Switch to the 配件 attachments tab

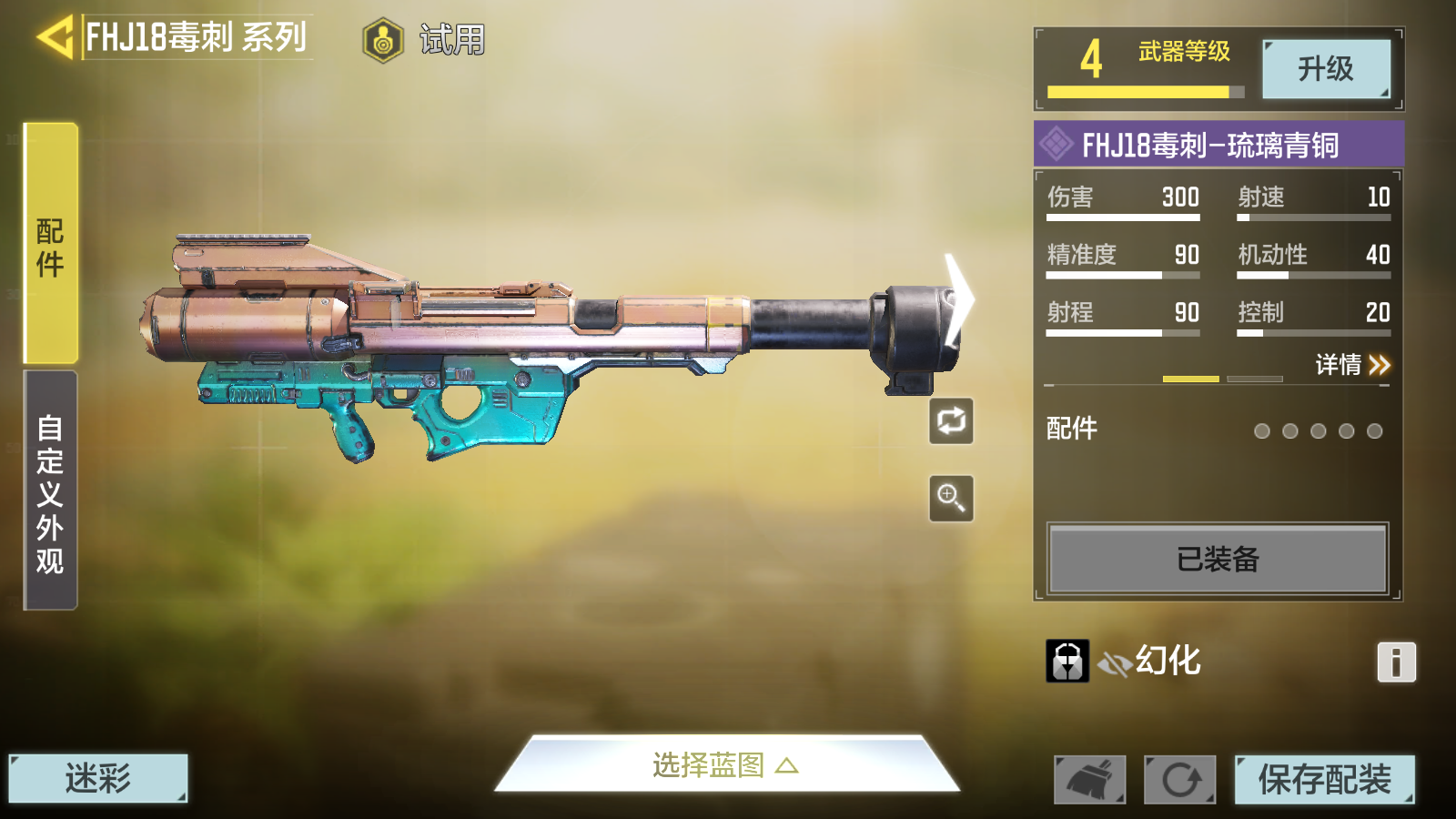(x=51, y=244)
